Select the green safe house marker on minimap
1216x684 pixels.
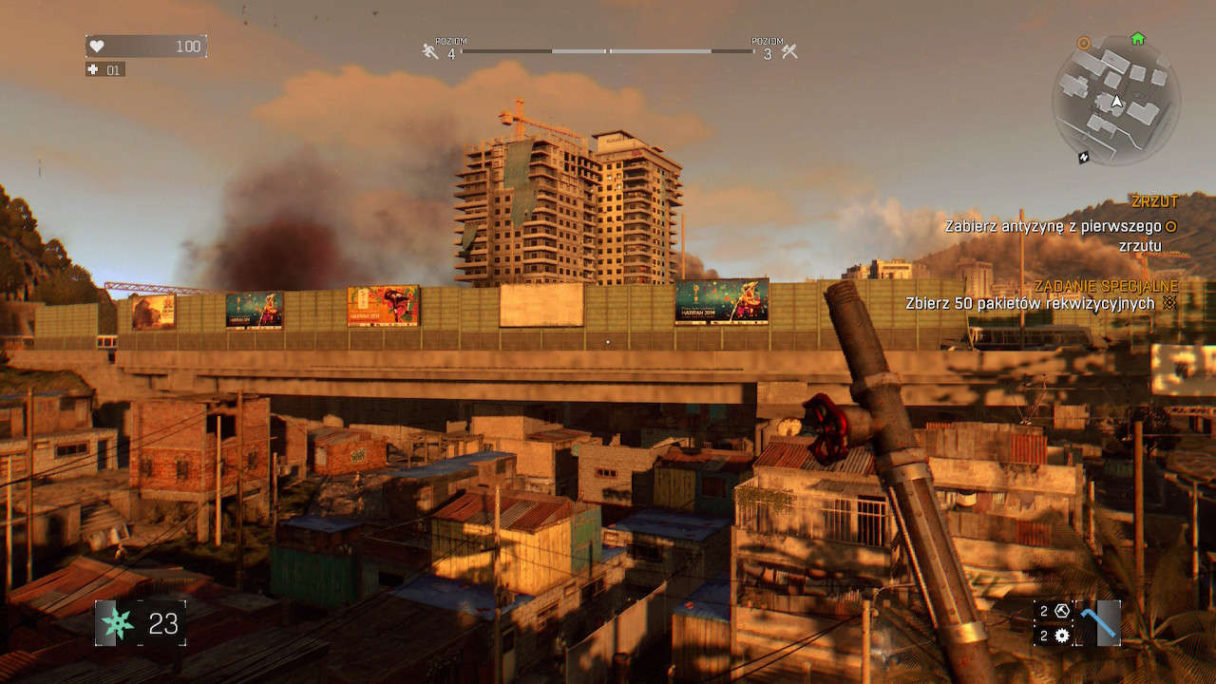[1137, 39]
